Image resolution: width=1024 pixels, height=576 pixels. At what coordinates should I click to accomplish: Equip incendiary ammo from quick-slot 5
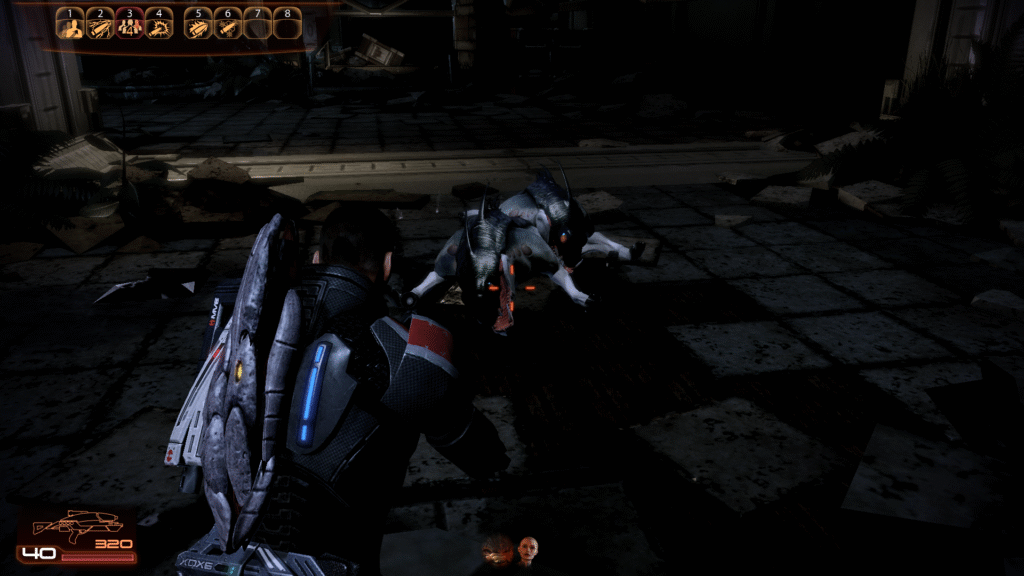199,26
